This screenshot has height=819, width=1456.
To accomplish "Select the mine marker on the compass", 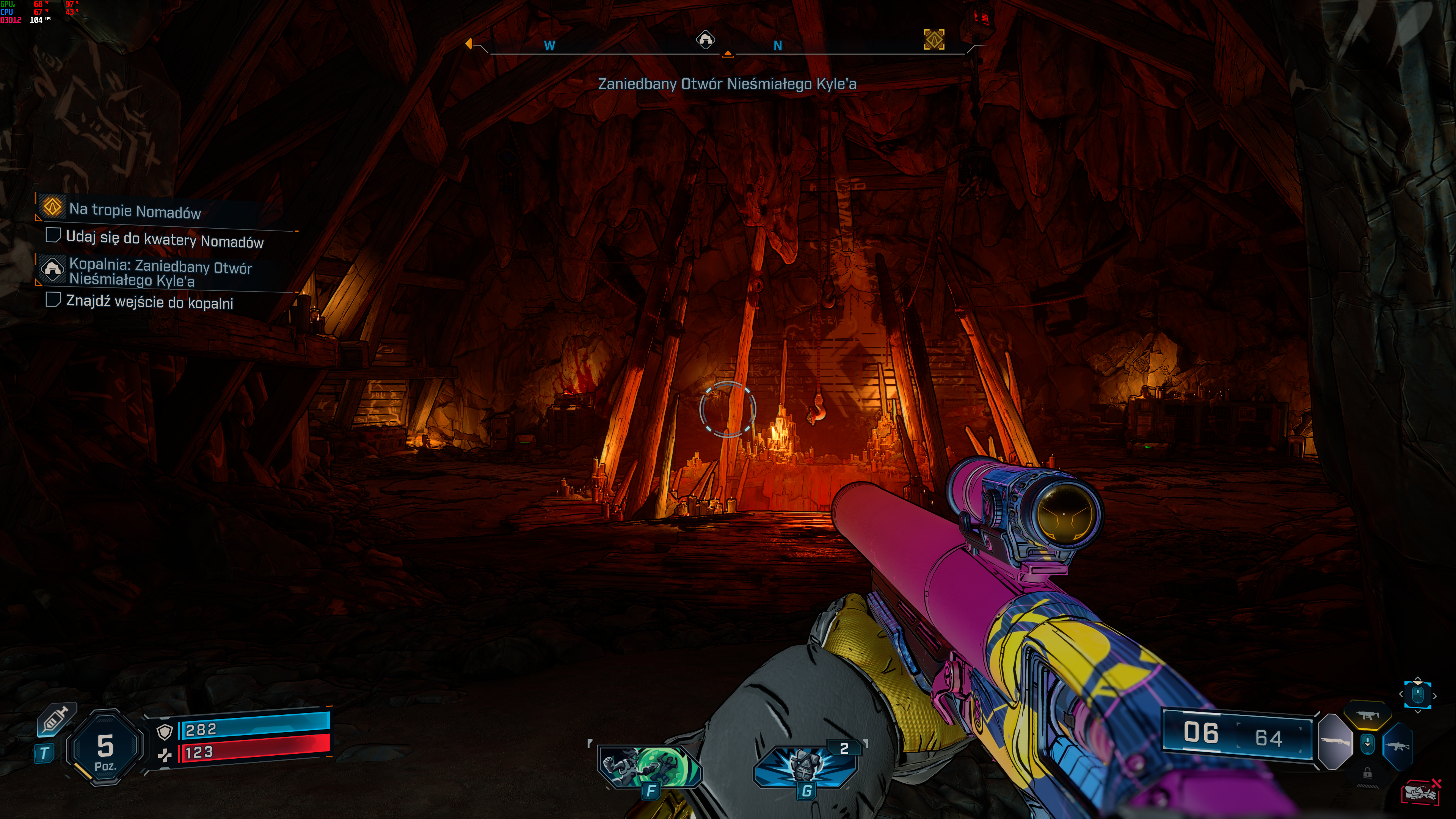I will tap(705, 39).
